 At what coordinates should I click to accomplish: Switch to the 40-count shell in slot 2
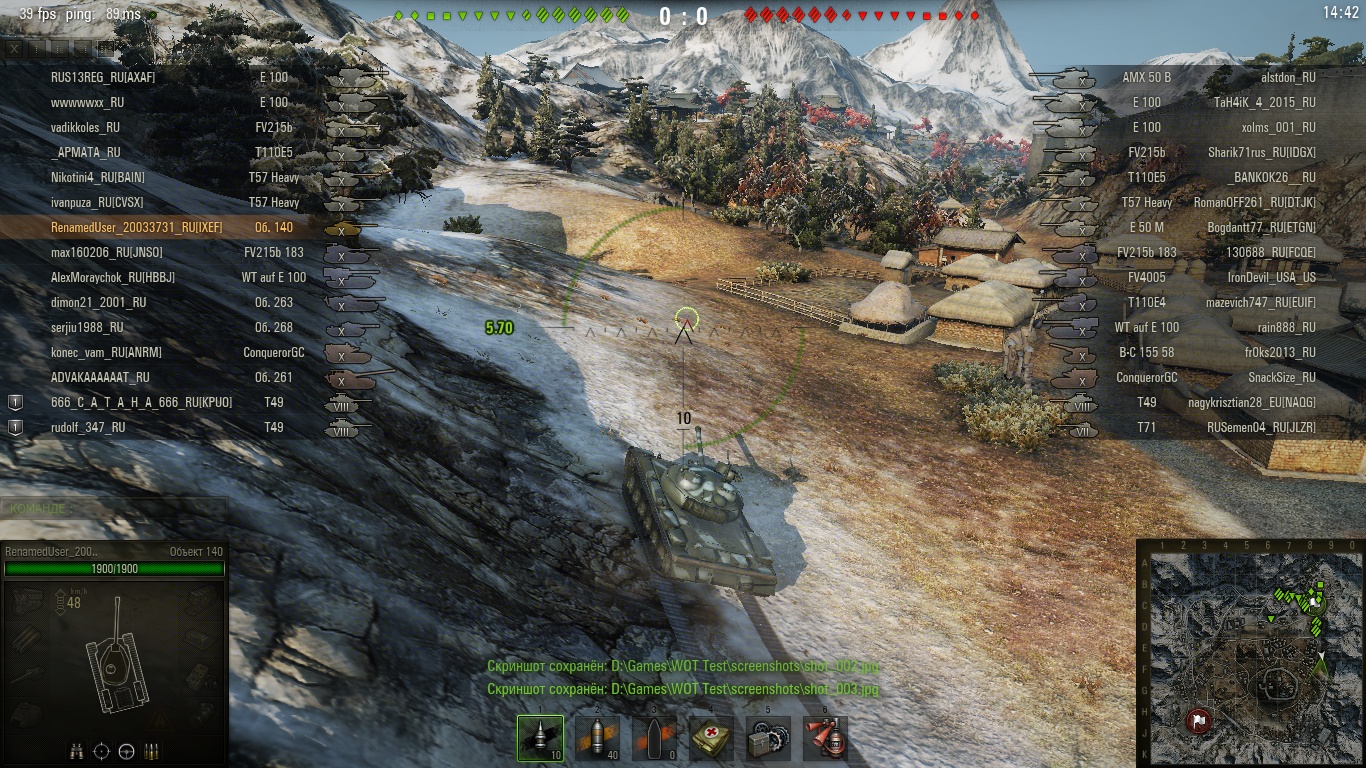point(597,738)
